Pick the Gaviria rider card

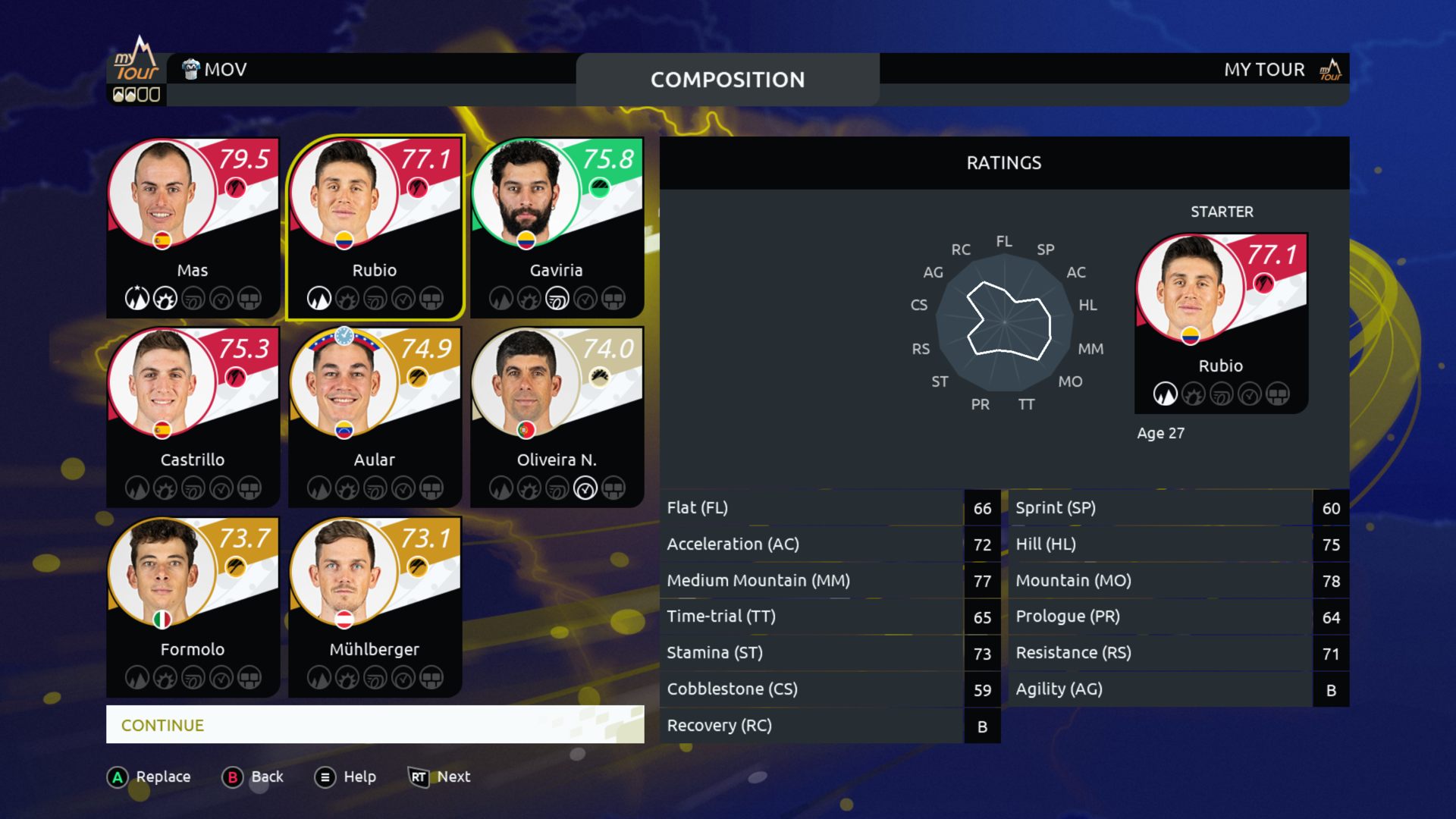[x=557, y=227]
